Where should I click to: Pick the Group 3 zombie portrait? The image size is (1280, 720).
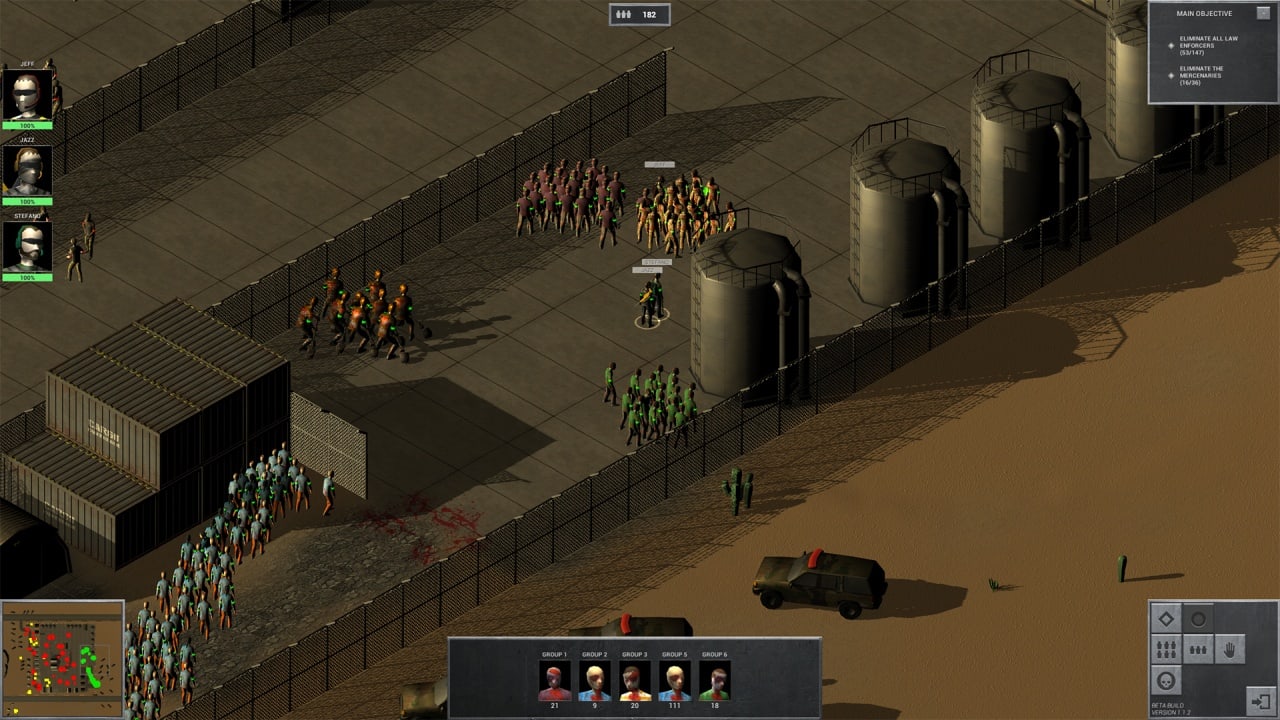[634, 681]
